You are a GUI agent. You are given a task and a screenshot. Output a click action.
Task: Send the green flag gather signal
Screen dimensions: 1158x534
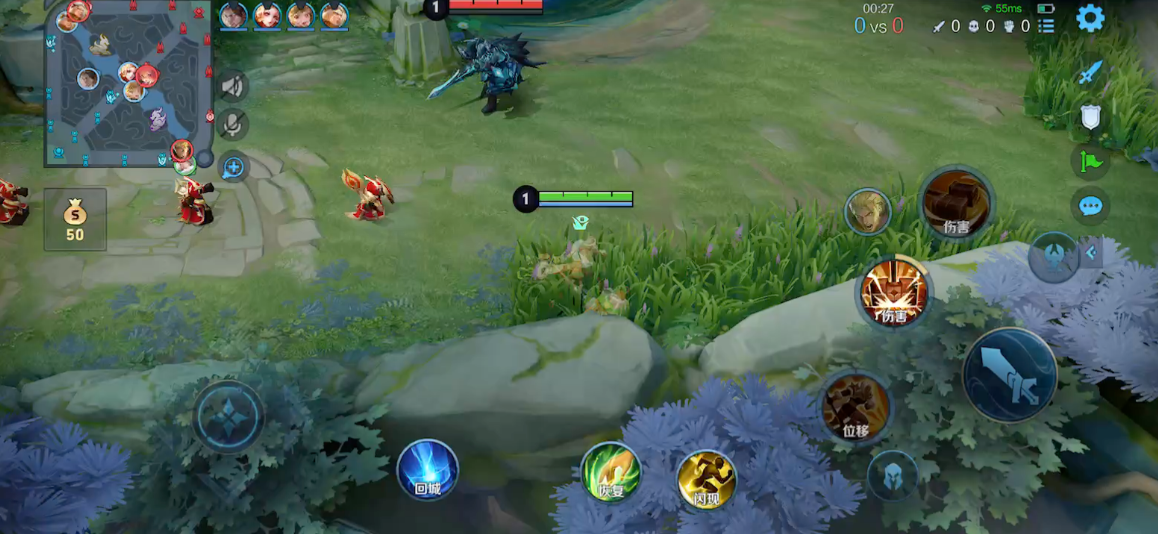1090,161
